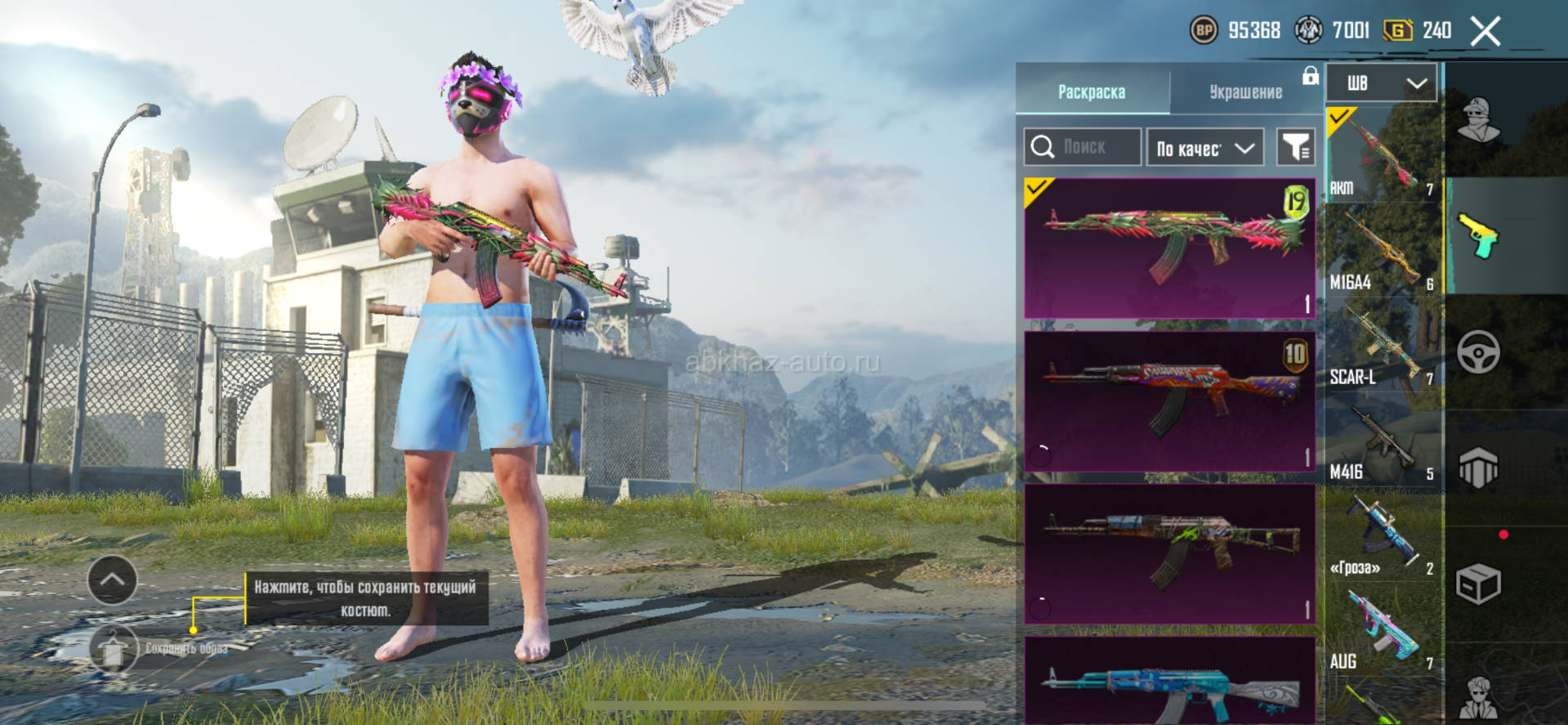
Task: Open the Украшение tab
Action: tap(1245, 92)
